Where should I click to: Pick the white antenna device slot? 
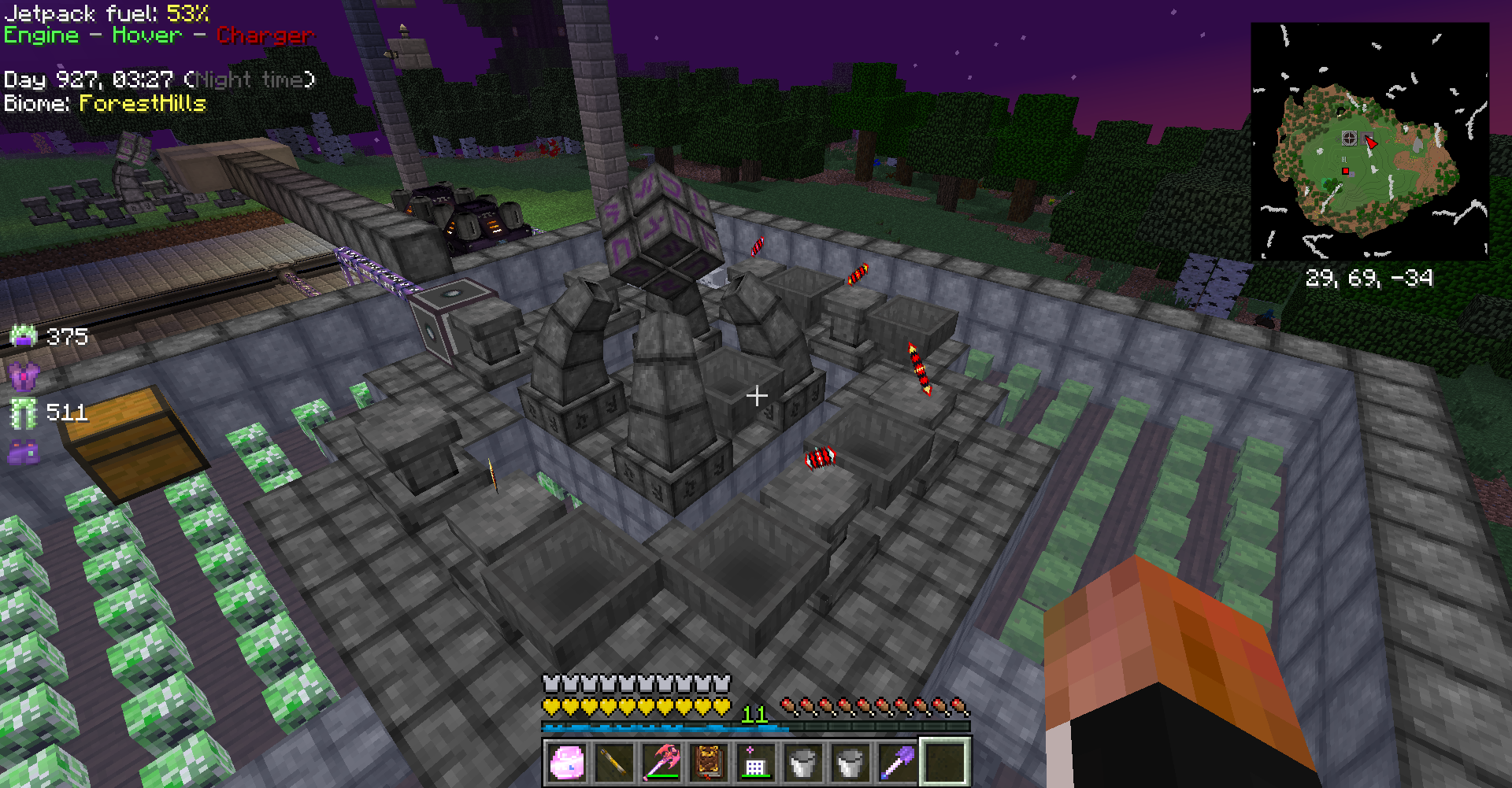point(755,762)
